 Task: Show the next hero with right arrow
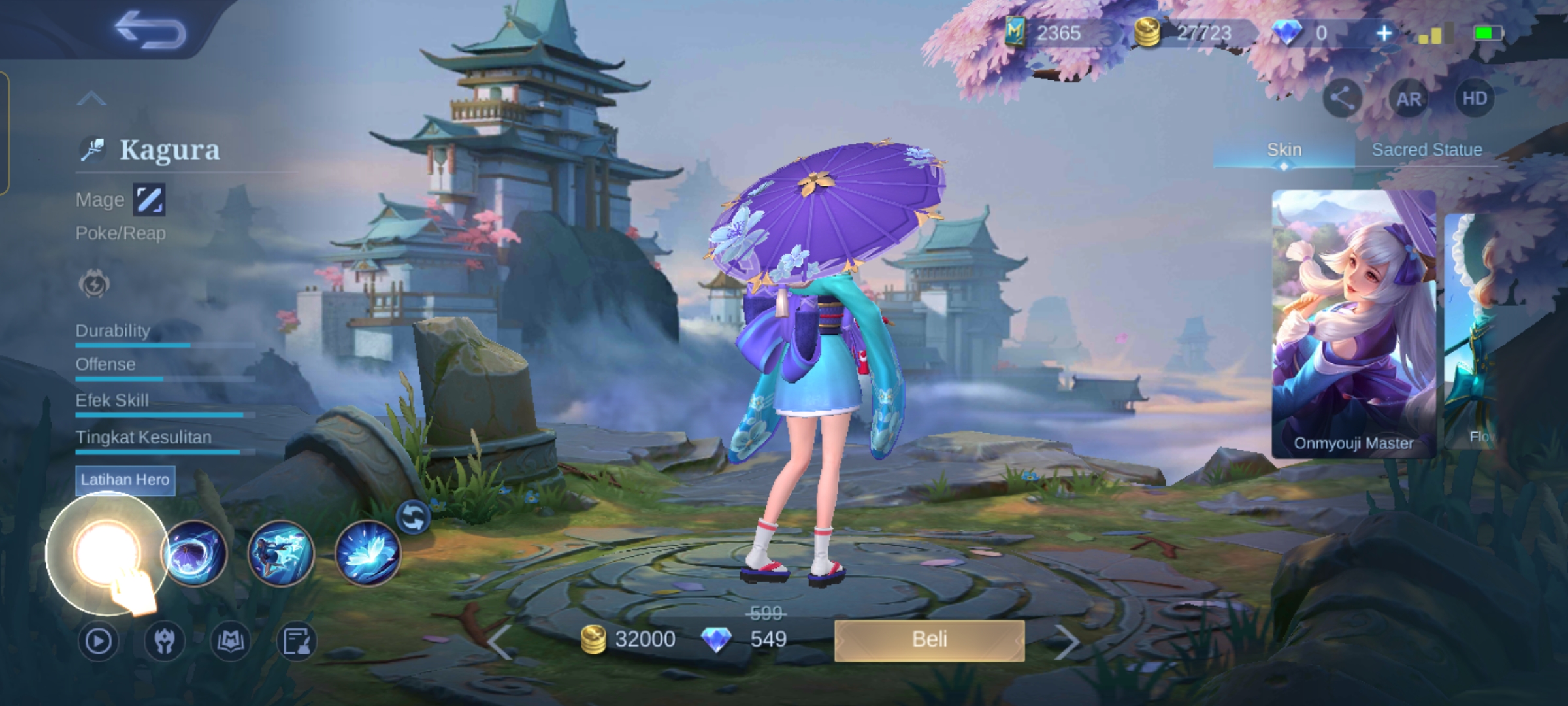click(1066, 643)
